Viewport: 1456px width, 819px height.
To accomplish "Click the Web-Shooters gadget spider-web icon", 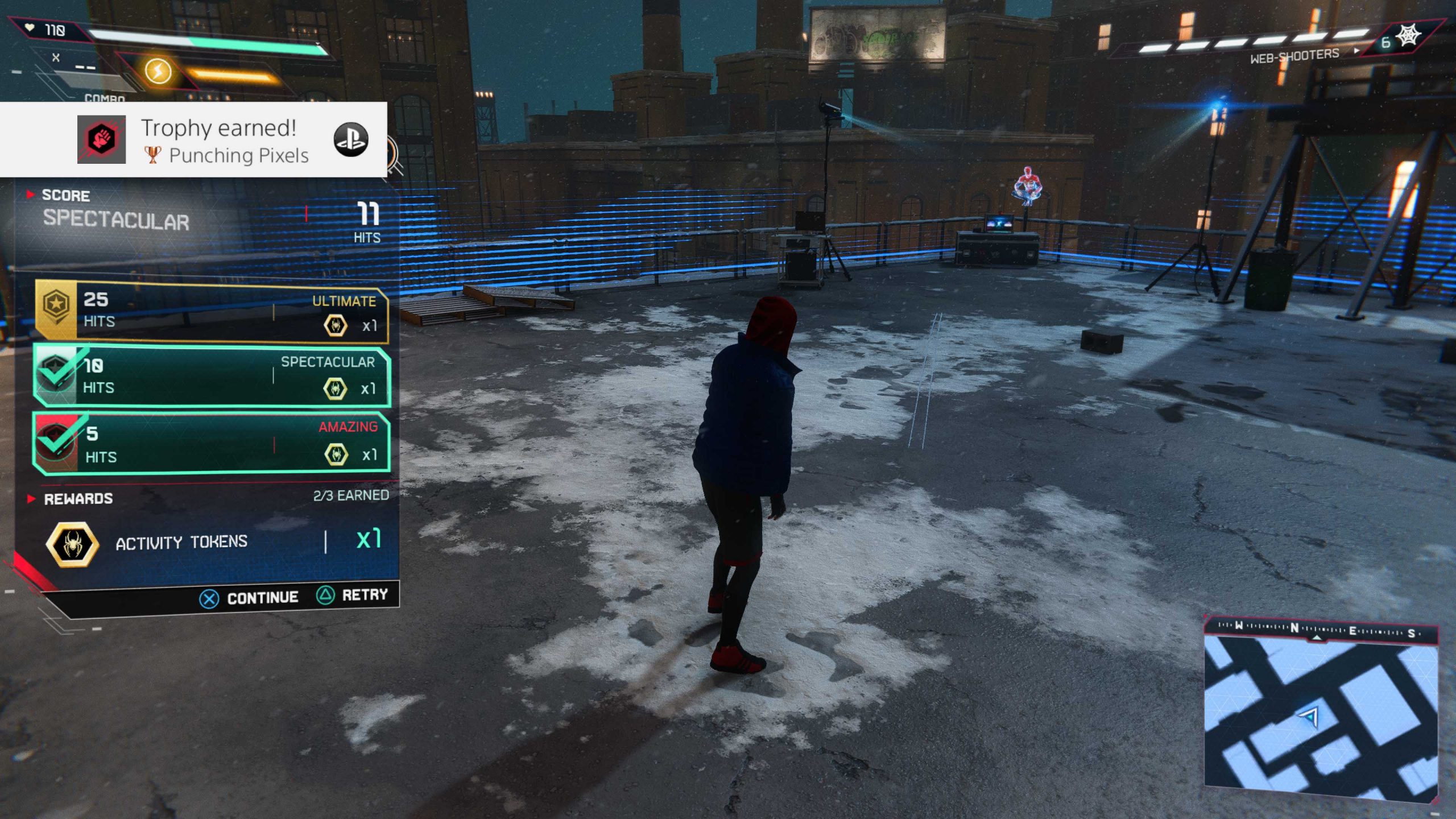I will [x=1409, y=36].
